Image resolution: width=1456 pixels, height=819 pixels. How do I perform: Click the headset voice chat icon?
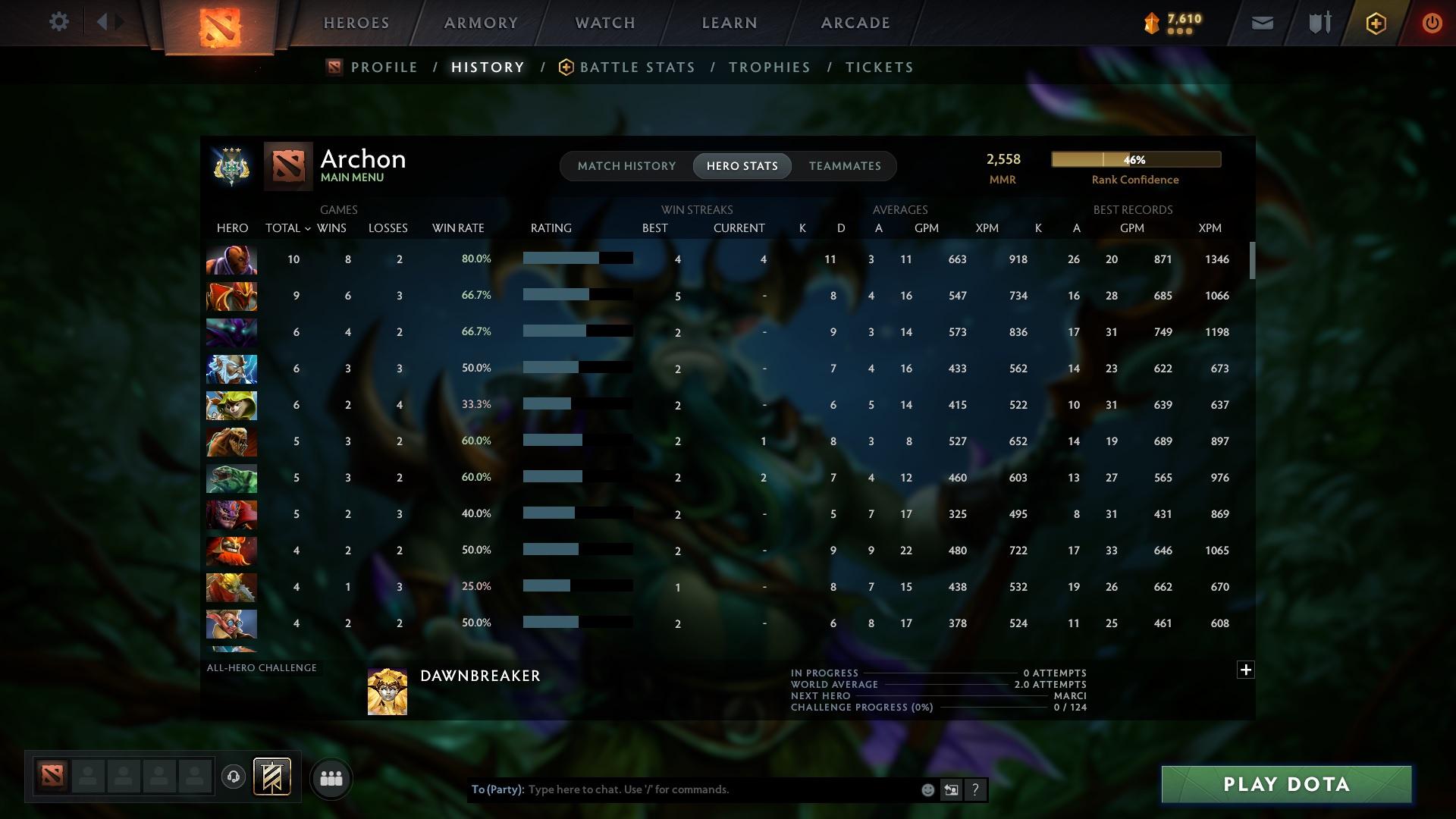(x=234, y=775)
